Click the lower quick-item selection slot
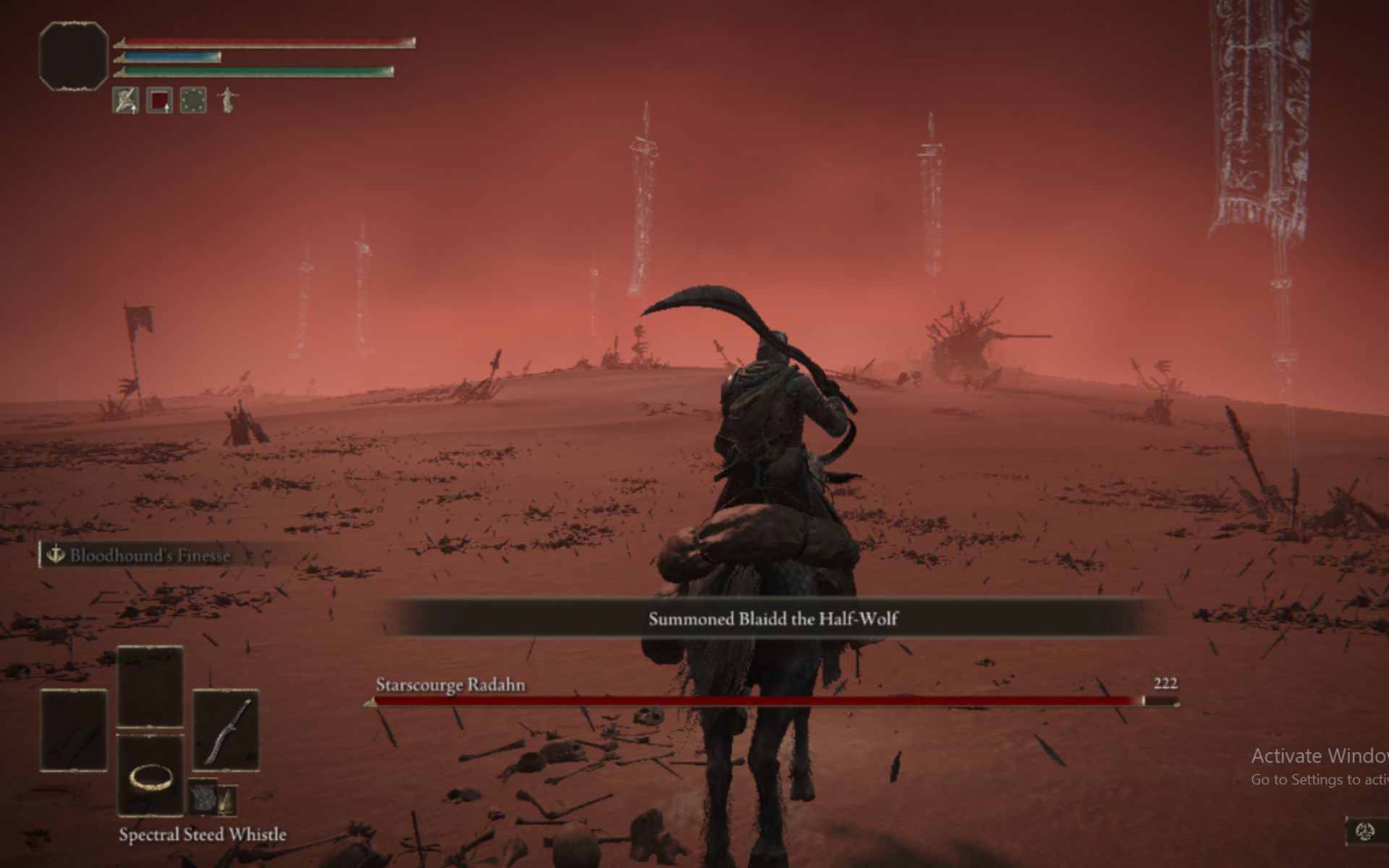The image size is (1389, 868). pos(150,778)
